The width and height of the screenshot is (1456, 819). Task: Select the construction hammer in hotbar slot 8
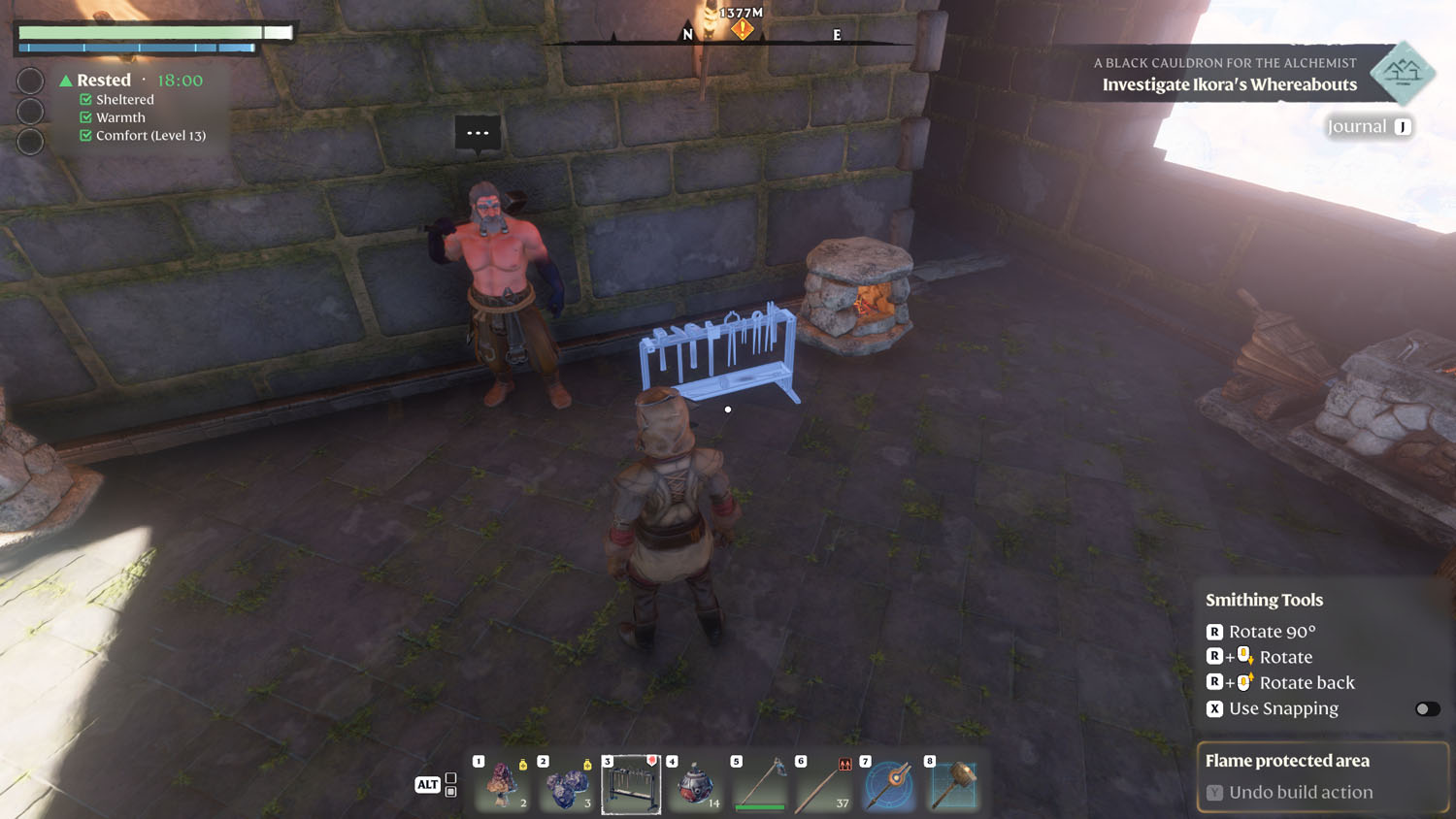coord(953,784)
